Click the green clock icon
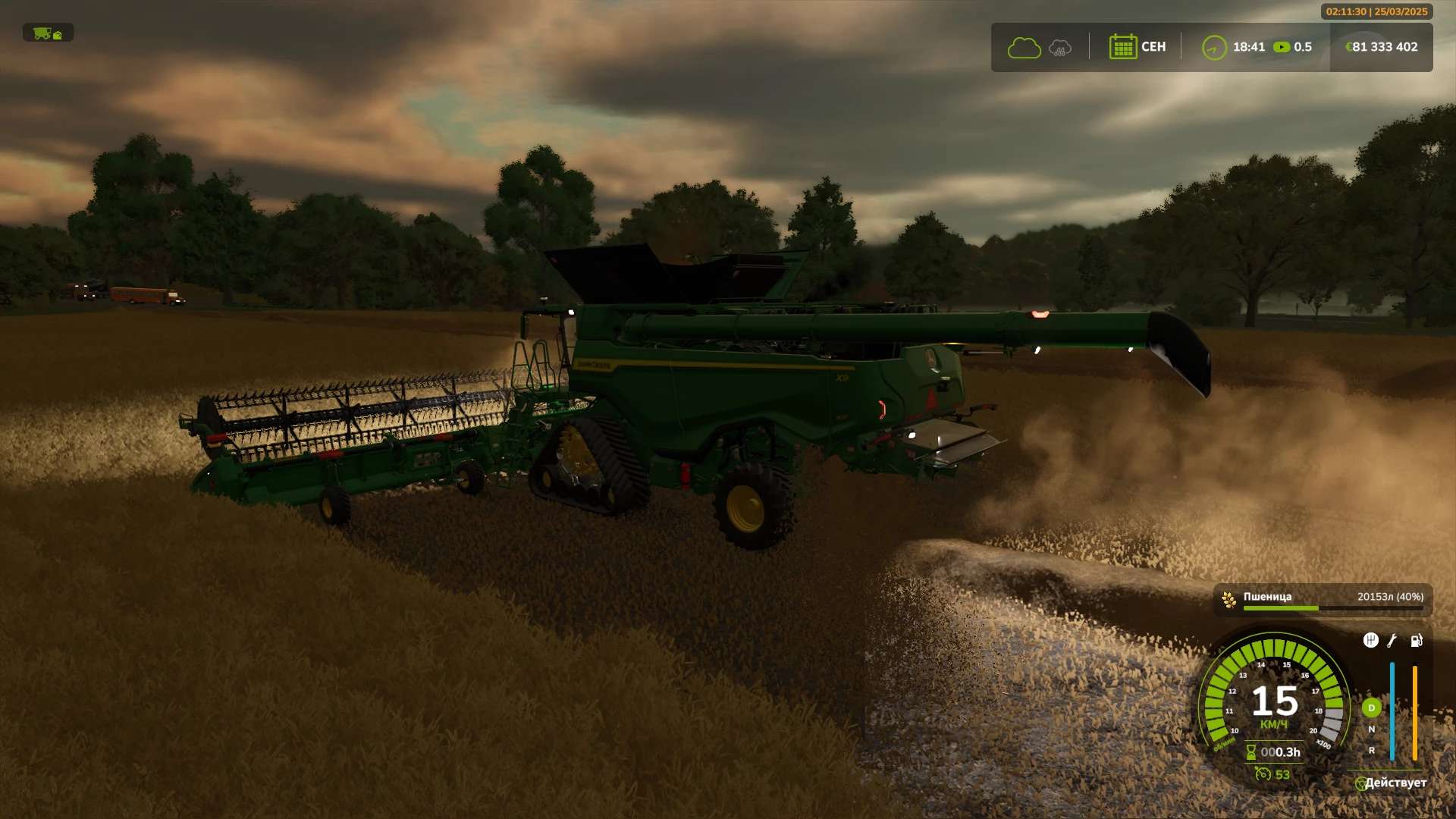 (x=1214, y=48)
